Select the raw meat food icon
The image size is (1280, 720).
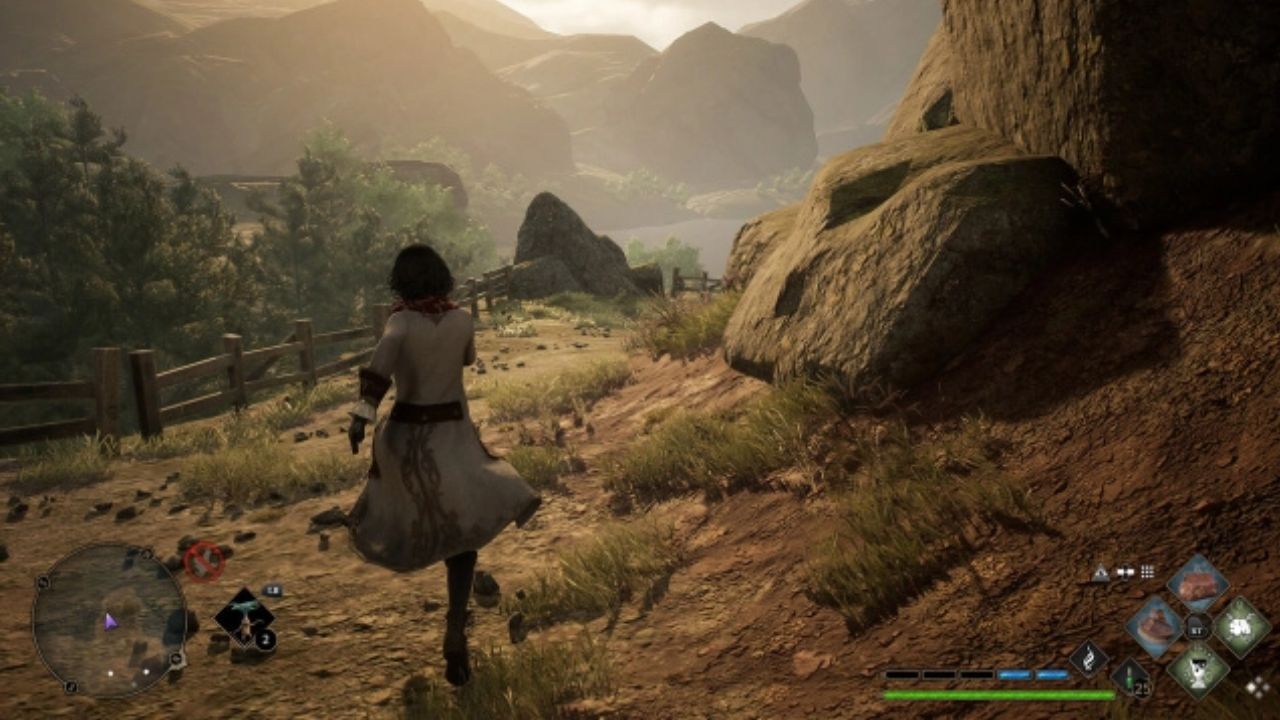pos(1197,585)
